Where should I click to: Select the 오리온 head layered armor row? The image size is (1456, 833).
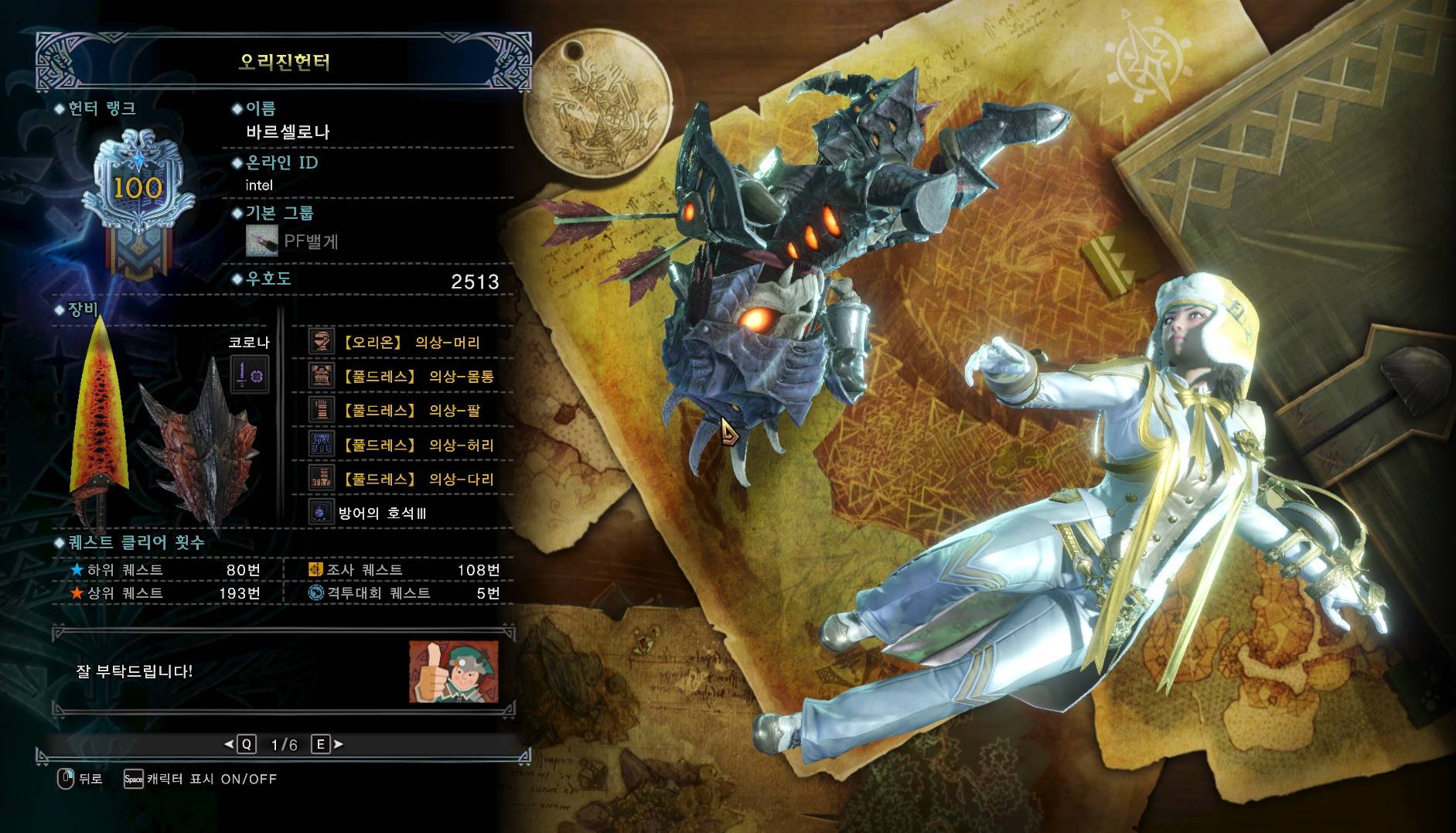pos(402,343)
